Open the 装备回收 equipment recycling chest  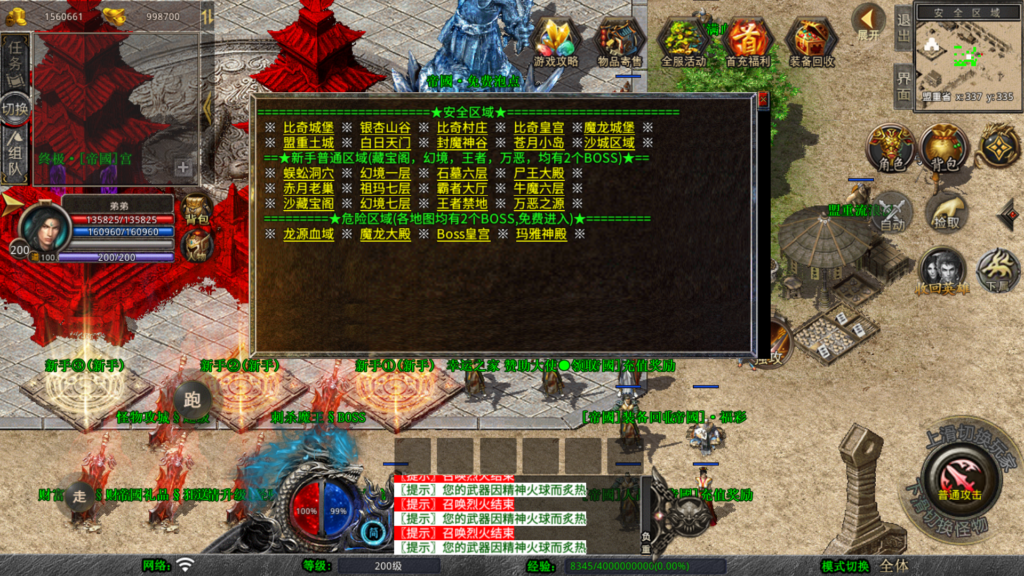(x=812, y=43)
